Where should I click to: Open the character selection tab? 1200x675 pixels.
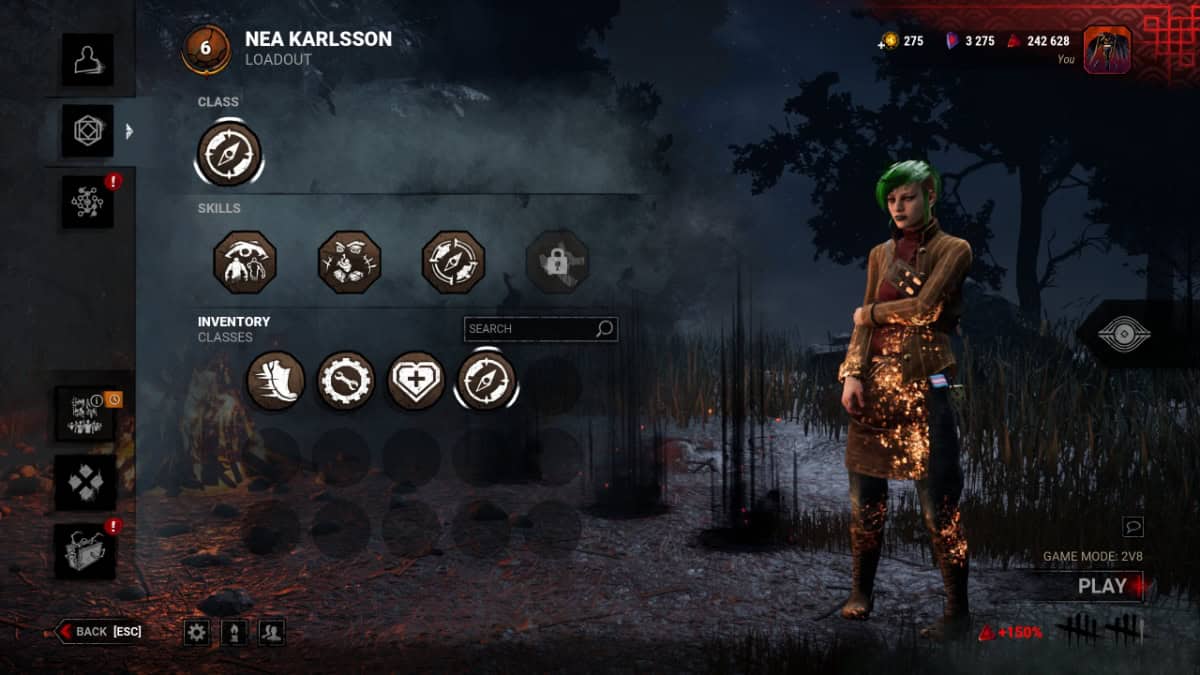(87, 60)
